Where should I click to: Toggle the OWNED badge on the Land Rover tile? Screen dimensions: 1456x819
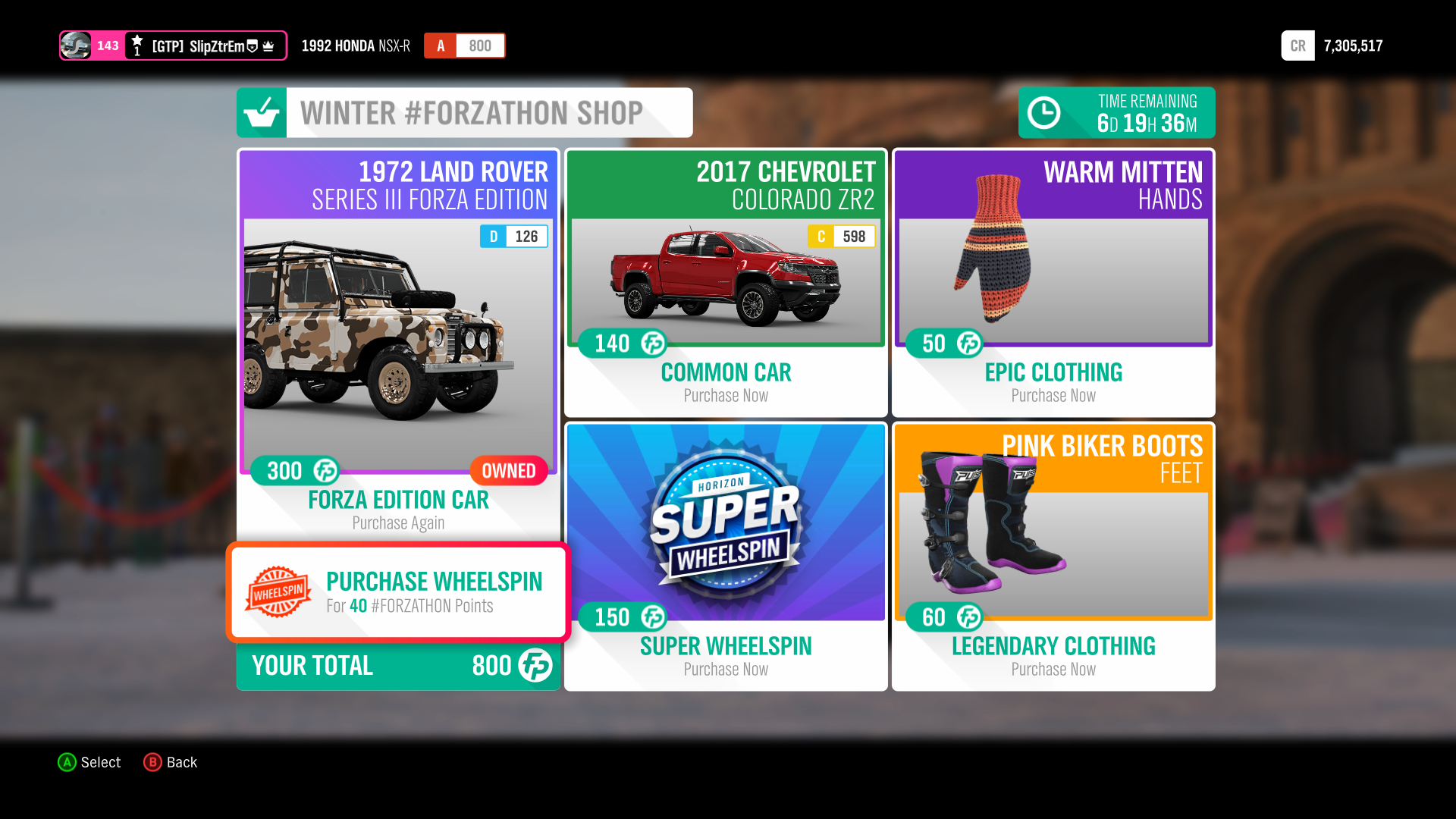click(508, 470)
